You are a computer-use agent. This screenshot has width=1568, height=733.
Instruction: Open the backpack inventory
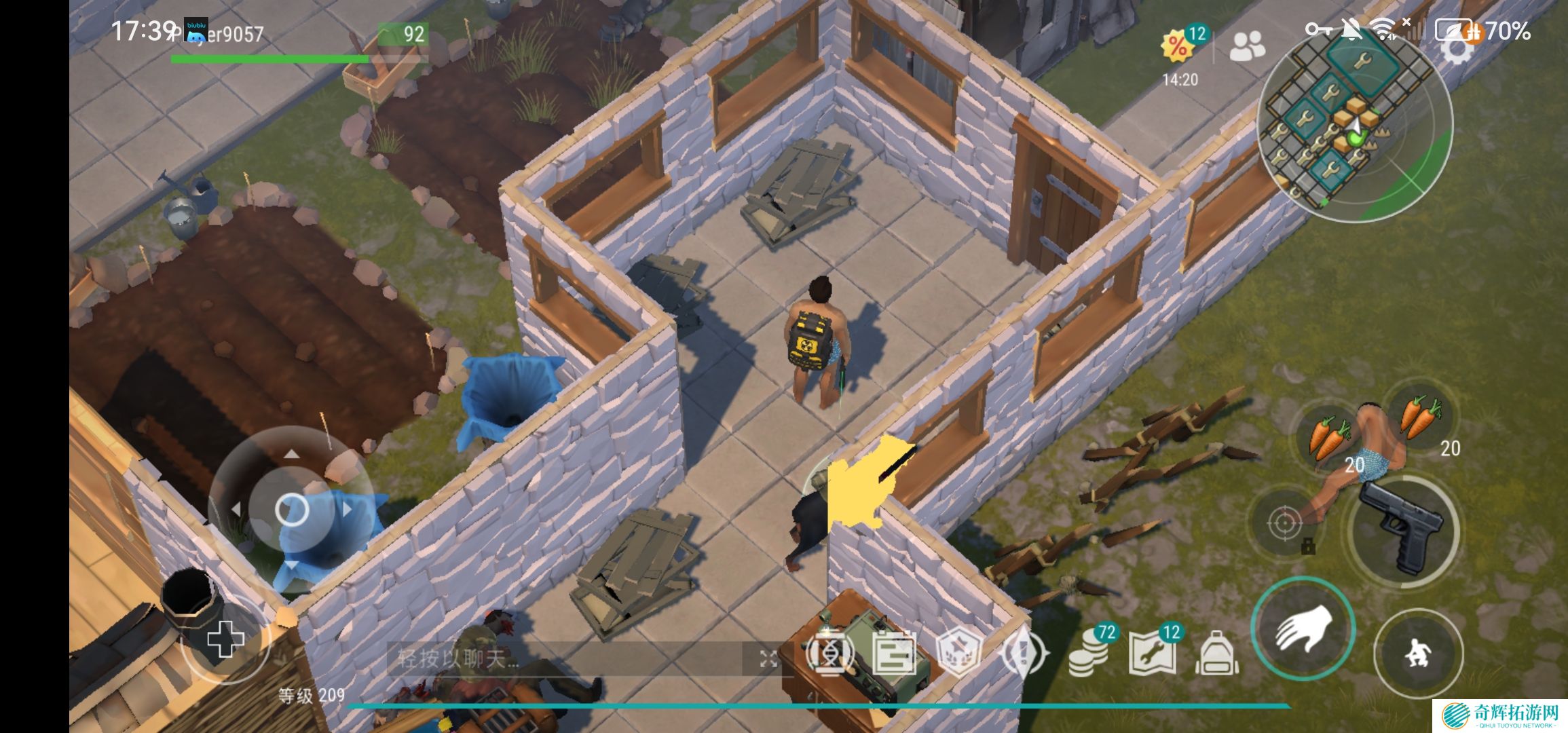(1216, 653)
